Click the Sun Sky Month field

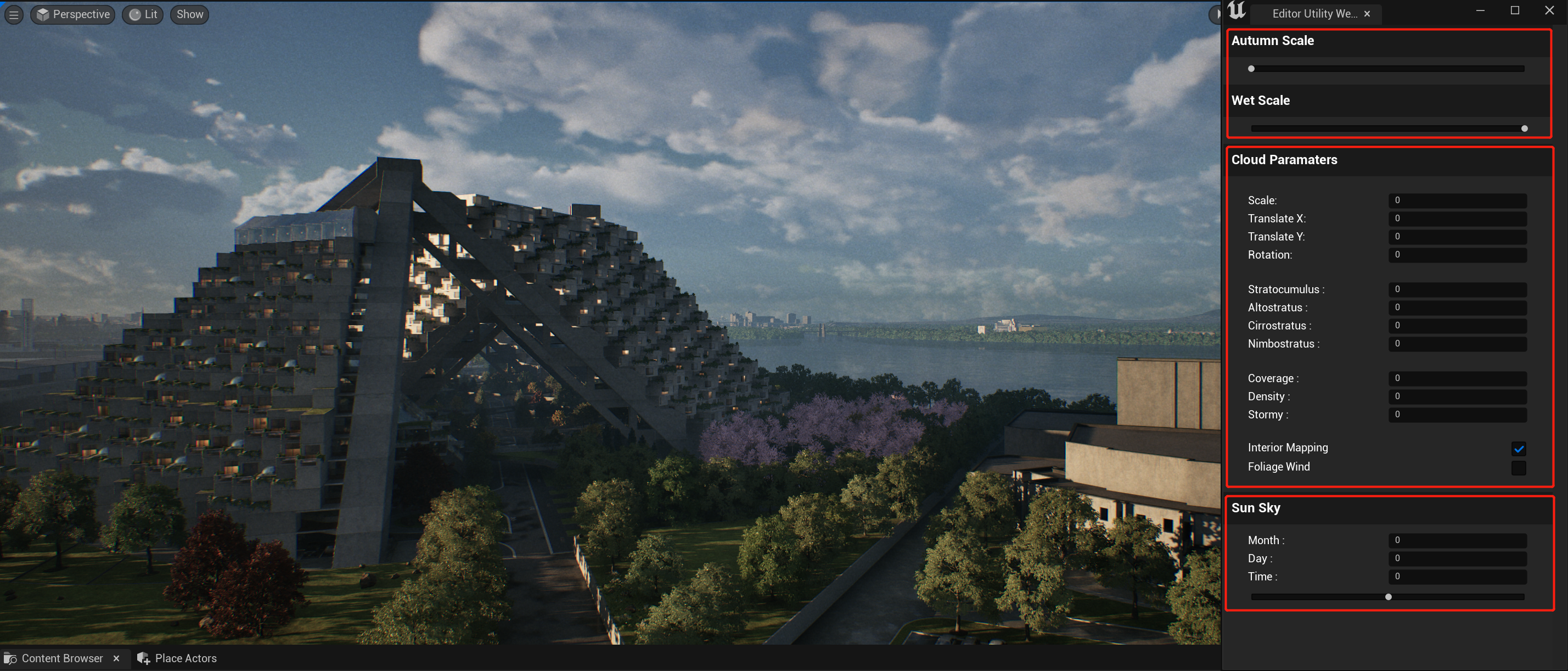coord(1457,540)
